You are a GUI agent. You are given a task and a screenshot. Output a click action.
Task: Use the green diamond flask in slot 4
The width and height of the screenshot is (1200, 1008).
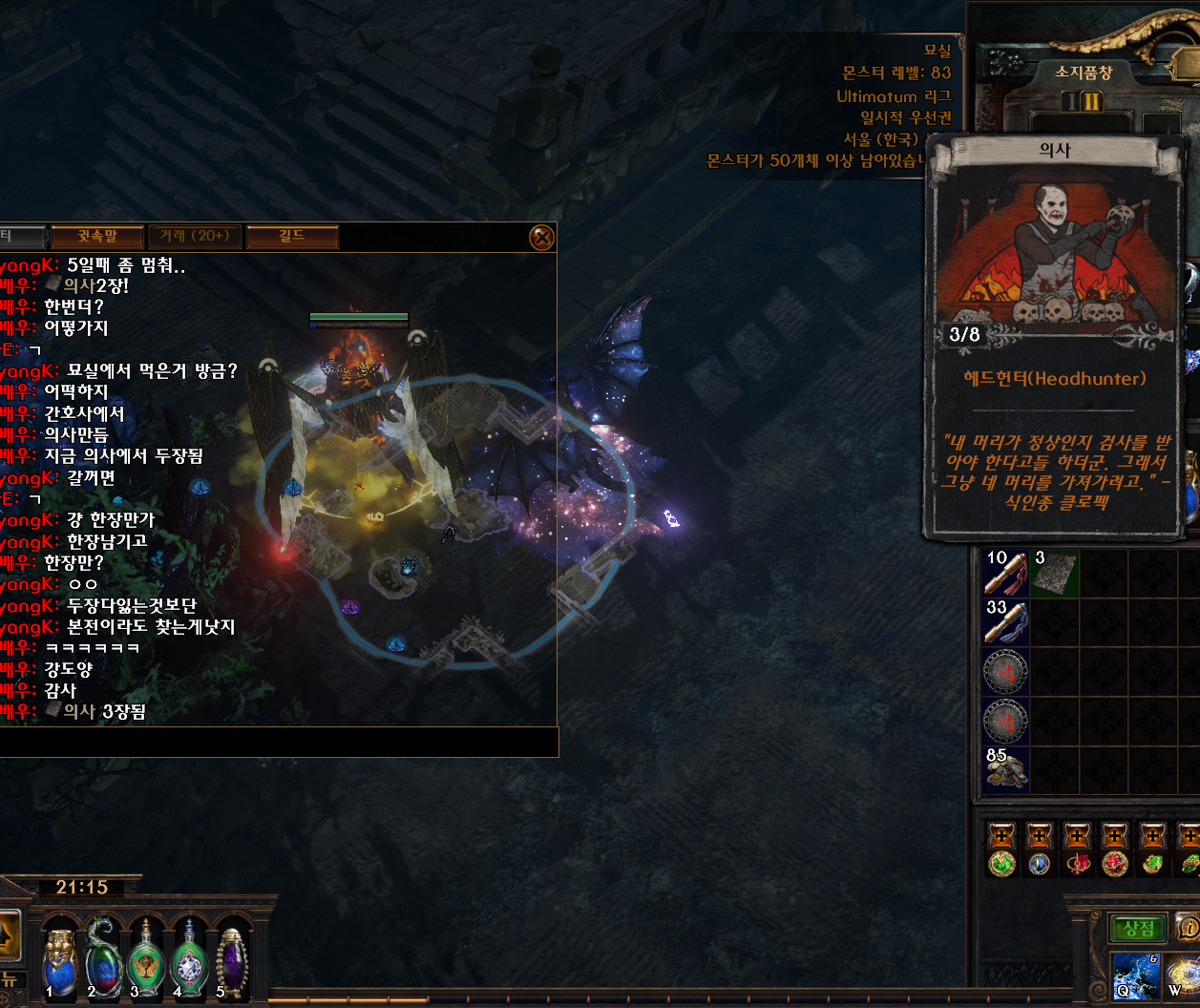coord(189,961)
